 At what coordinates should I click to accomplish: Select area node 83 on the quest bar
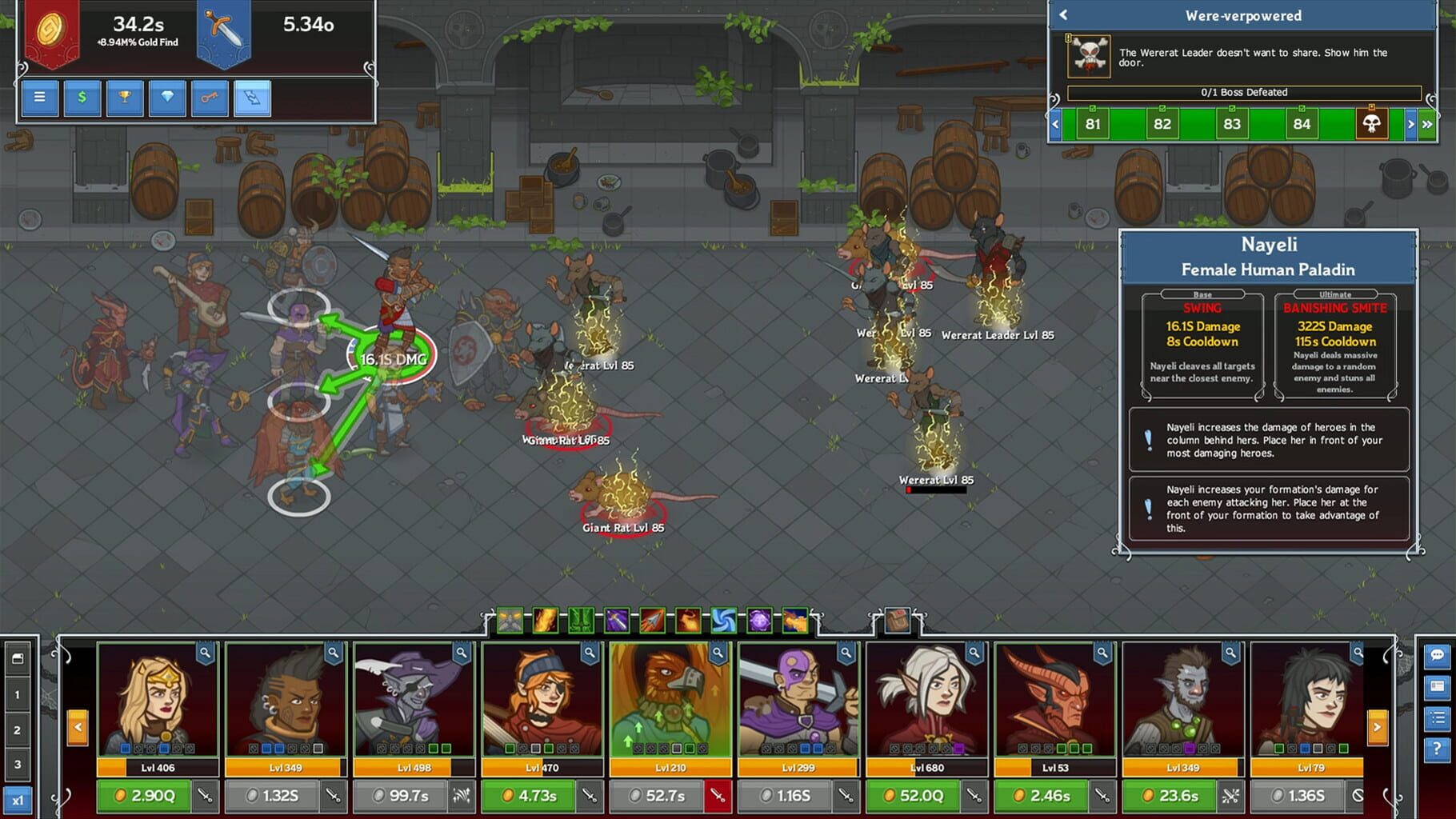[x=1231, y=124]
